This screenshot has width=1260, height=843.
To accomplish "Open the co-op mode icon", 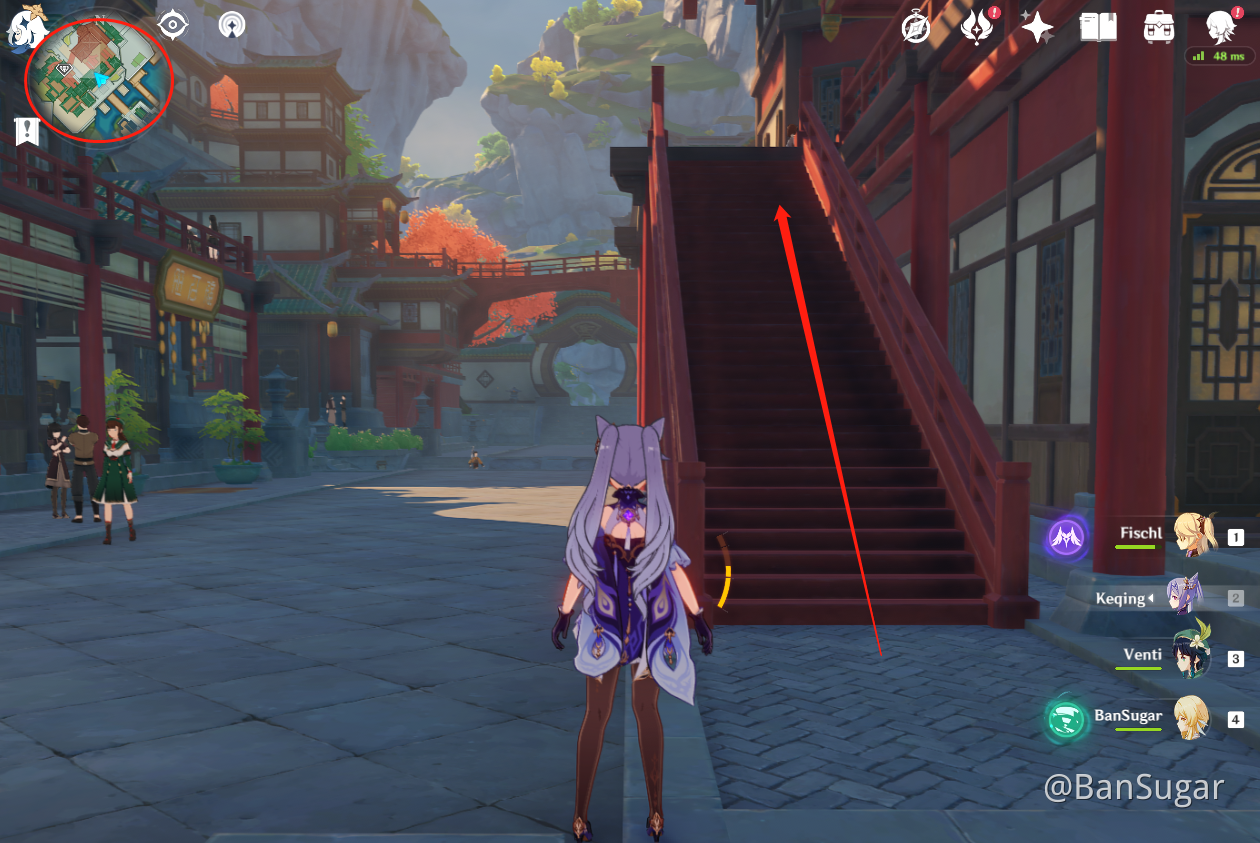I will [x=232, y=25].
